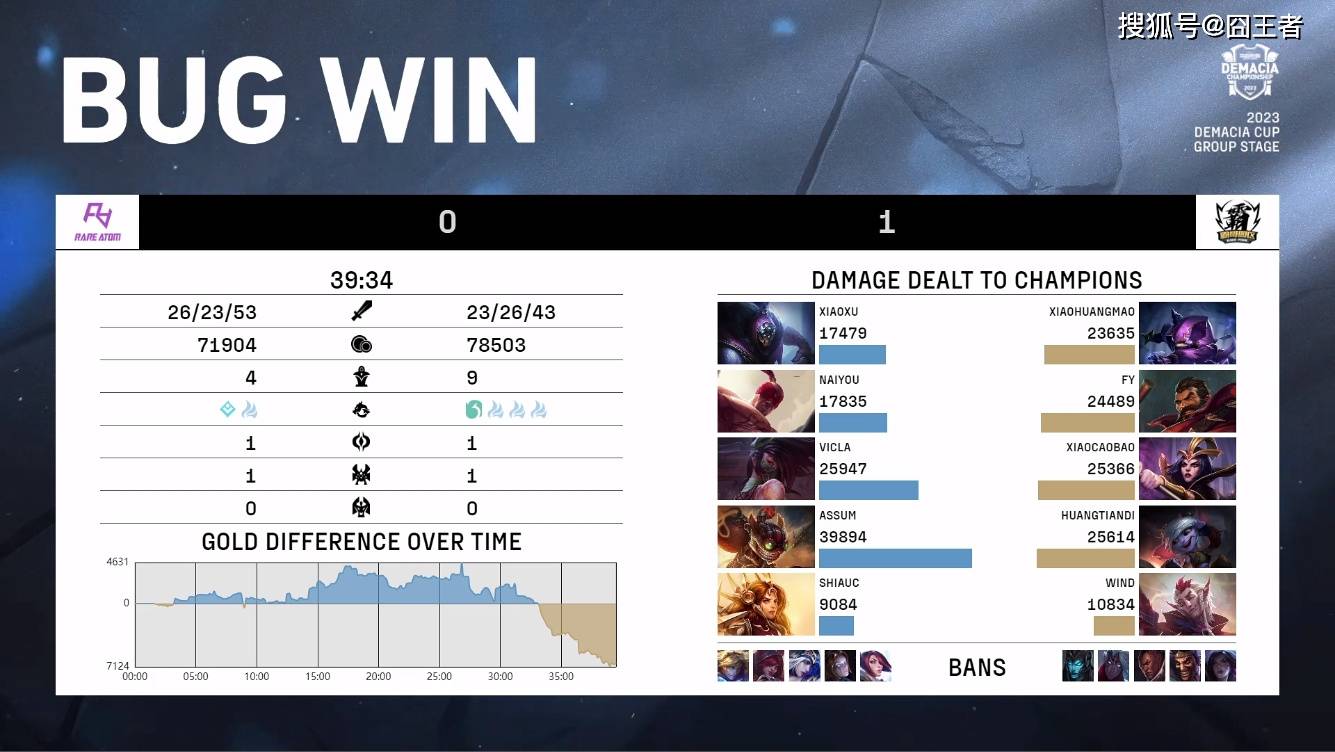Select NAIYOU's champion portrait
The image size is (1335, 752).
[x=766, y=401]
